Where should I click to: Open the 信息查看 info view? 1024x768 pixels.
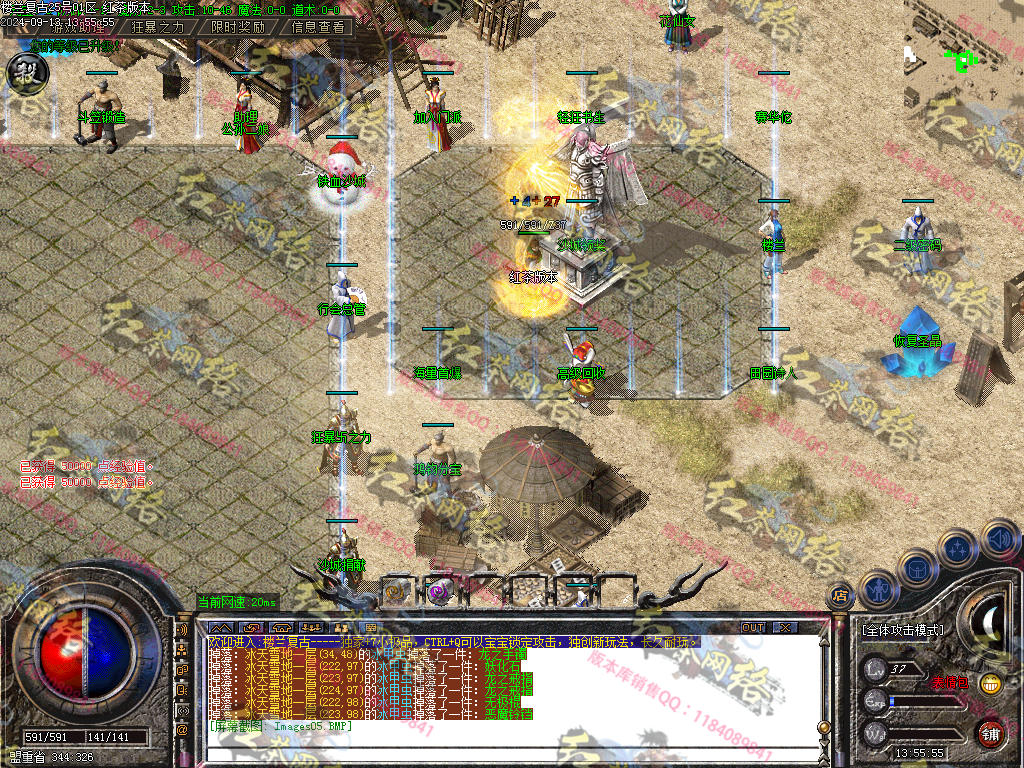pos(317,27)
